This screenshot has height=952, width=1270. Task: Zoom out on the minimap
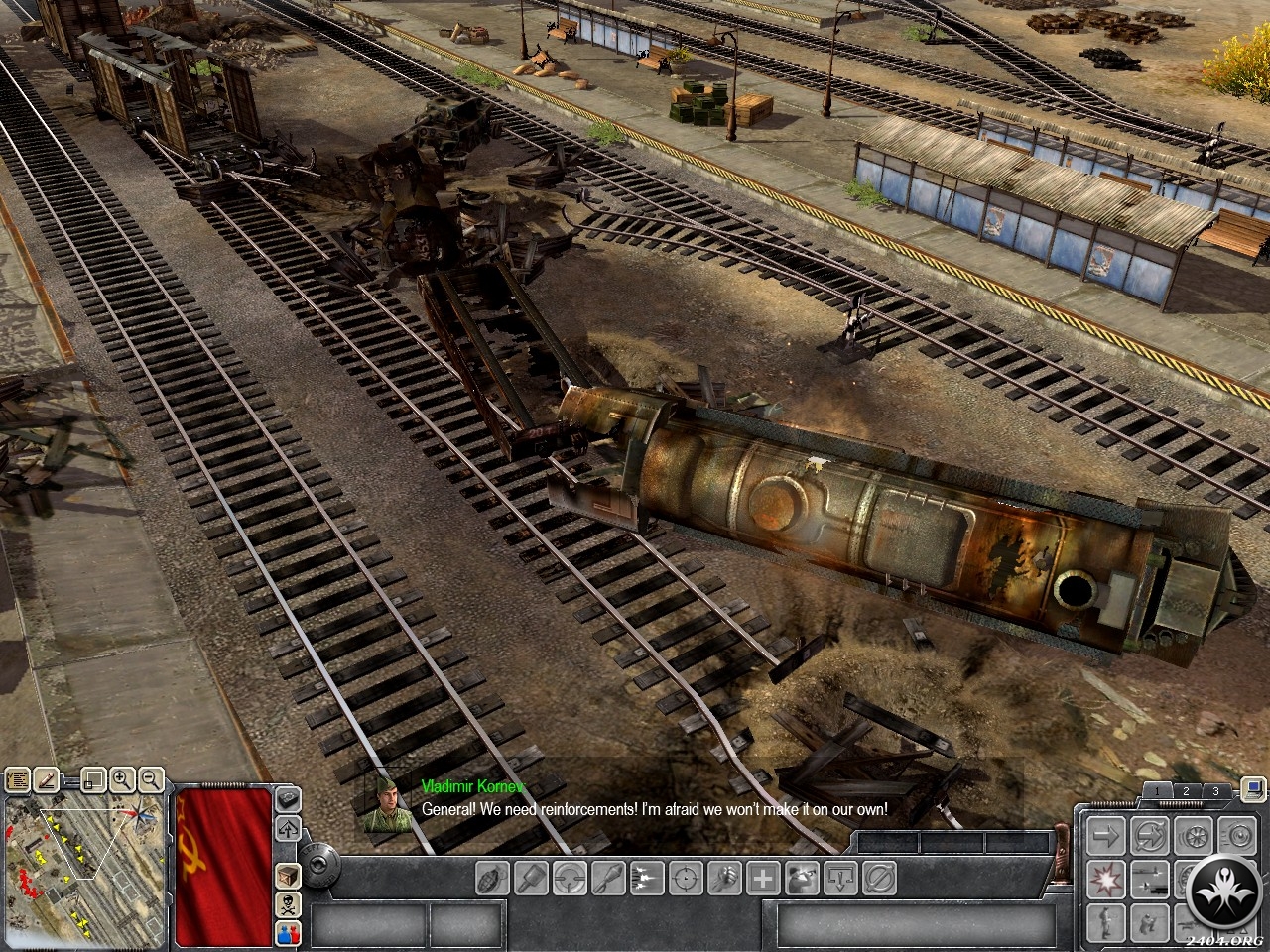(x=151, y=780)
